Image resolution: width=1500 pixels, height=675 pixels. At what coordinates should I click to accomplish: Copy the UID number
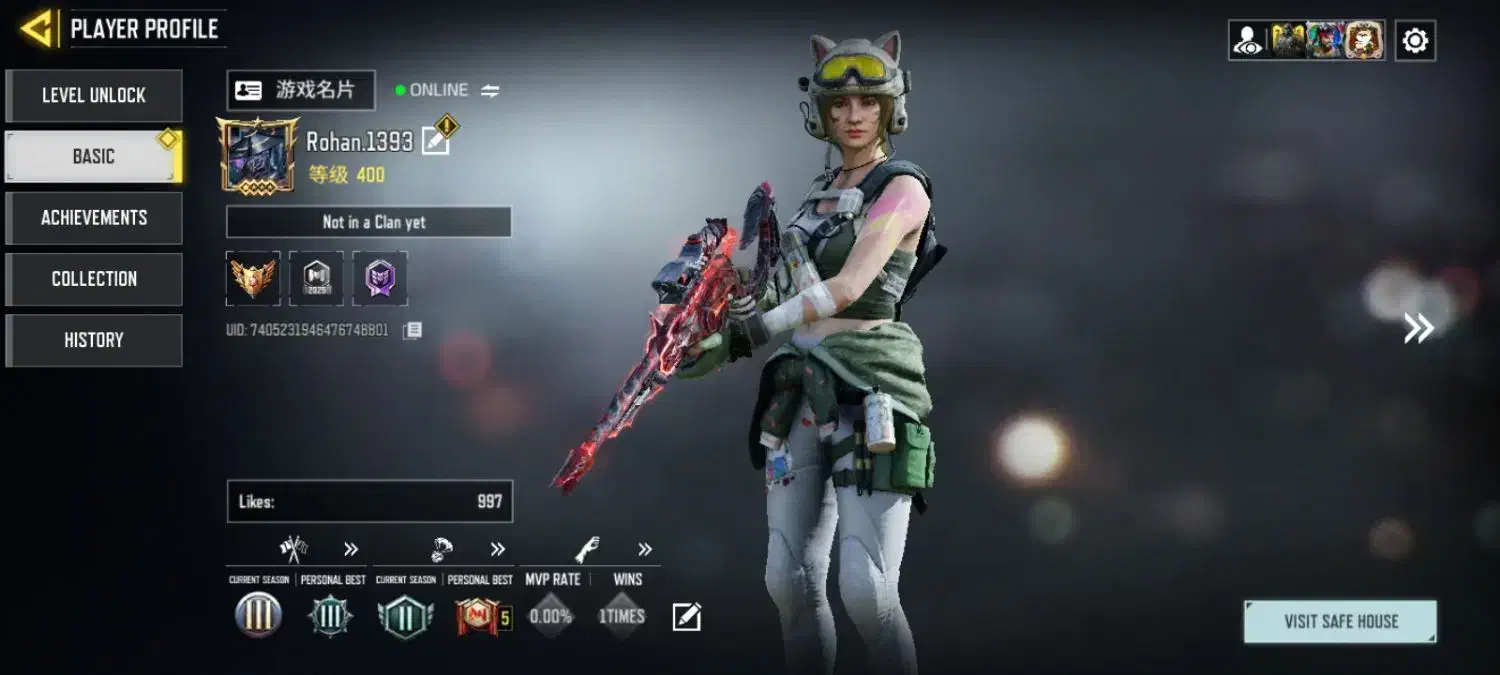point(412,330)
